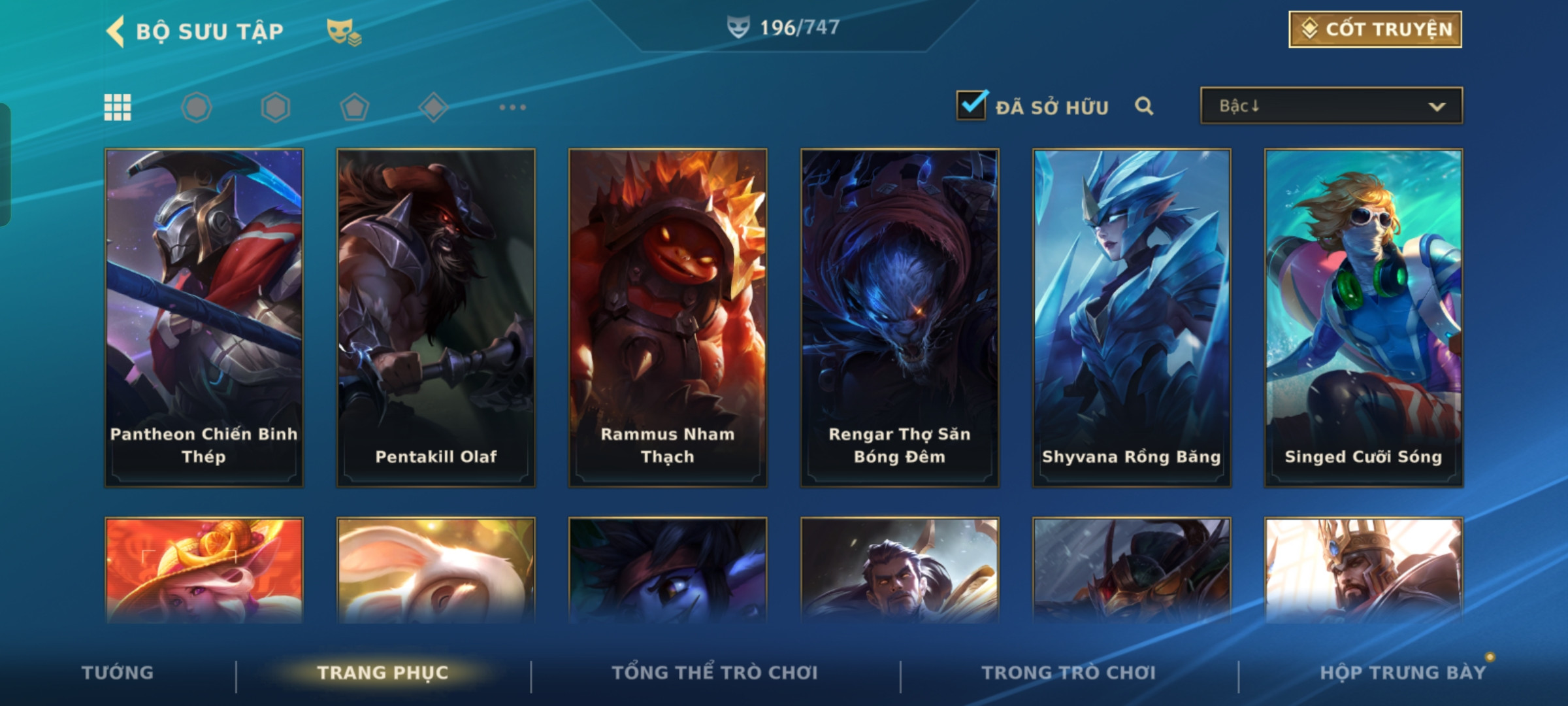Show more filters via three dots
Screen dimensions: 1568x706
pos(512,107)
